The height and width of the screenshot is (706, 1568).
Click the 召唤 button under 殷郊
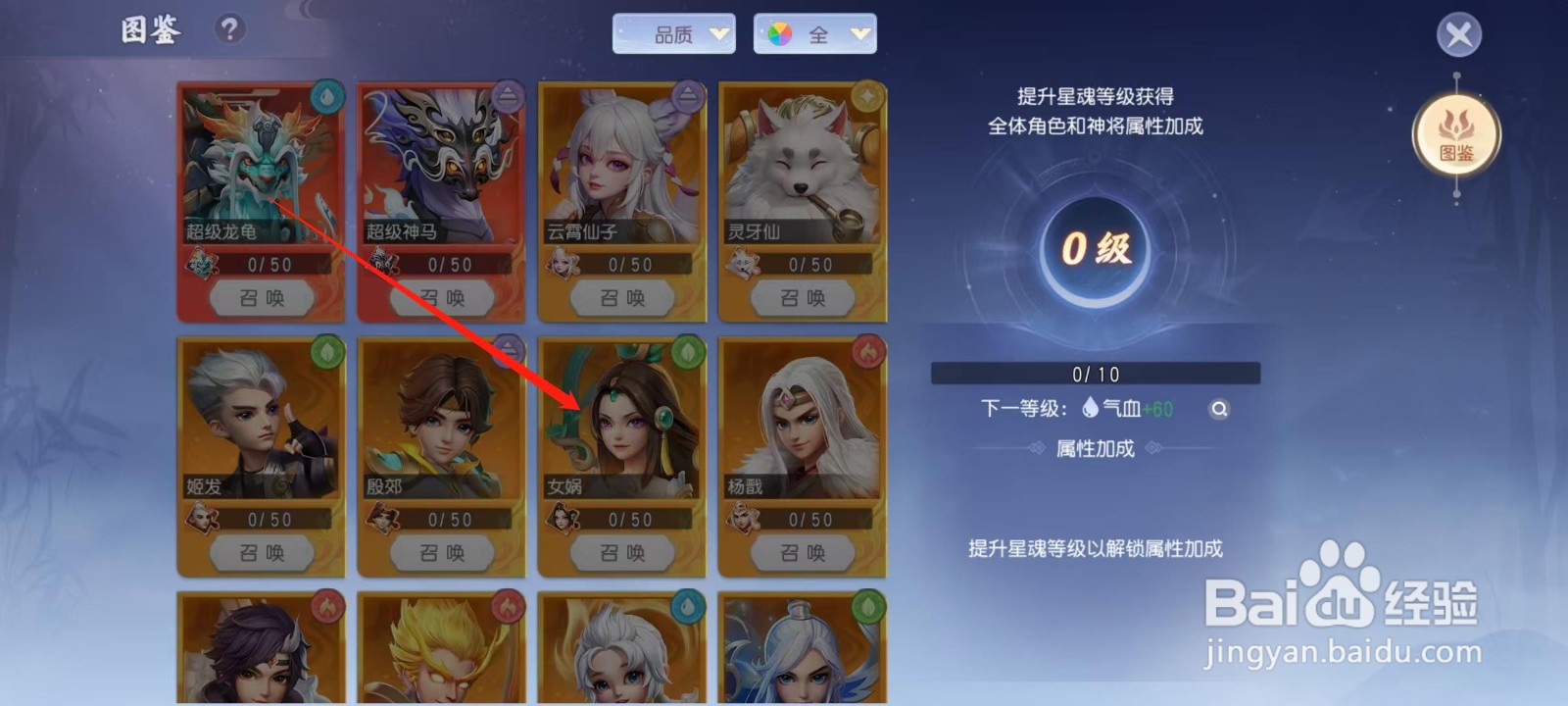440,552
